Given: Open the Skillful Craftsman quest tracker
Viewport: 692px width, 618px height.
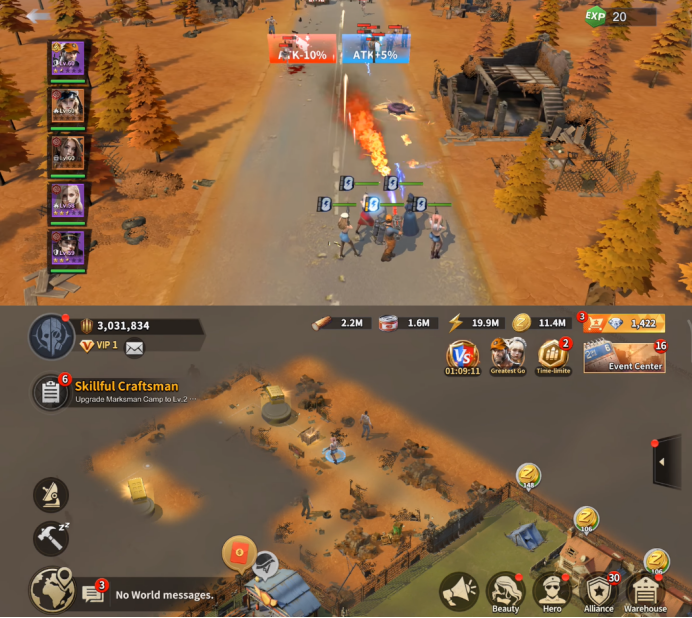Looking at the screenshot, I should [50, 392].
